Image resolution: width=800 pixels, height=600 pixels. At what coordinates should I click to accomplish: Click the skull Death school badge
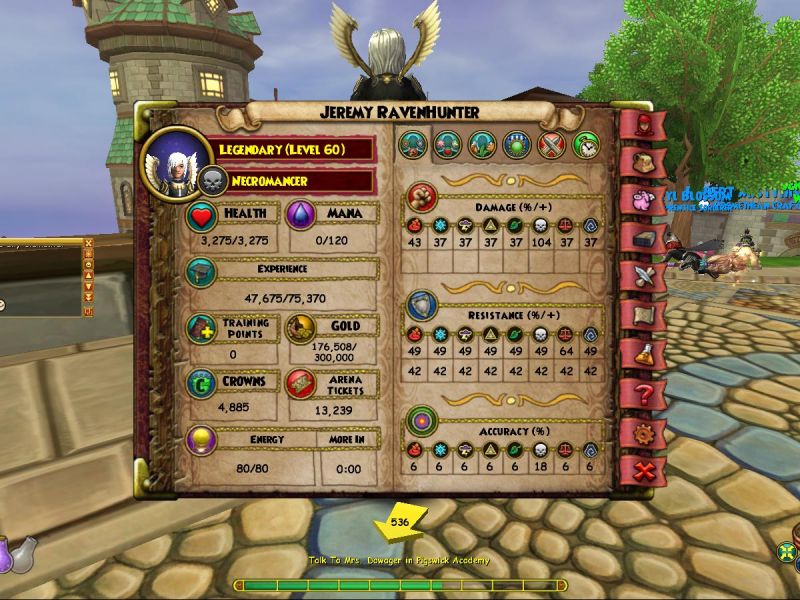[213, 181]
